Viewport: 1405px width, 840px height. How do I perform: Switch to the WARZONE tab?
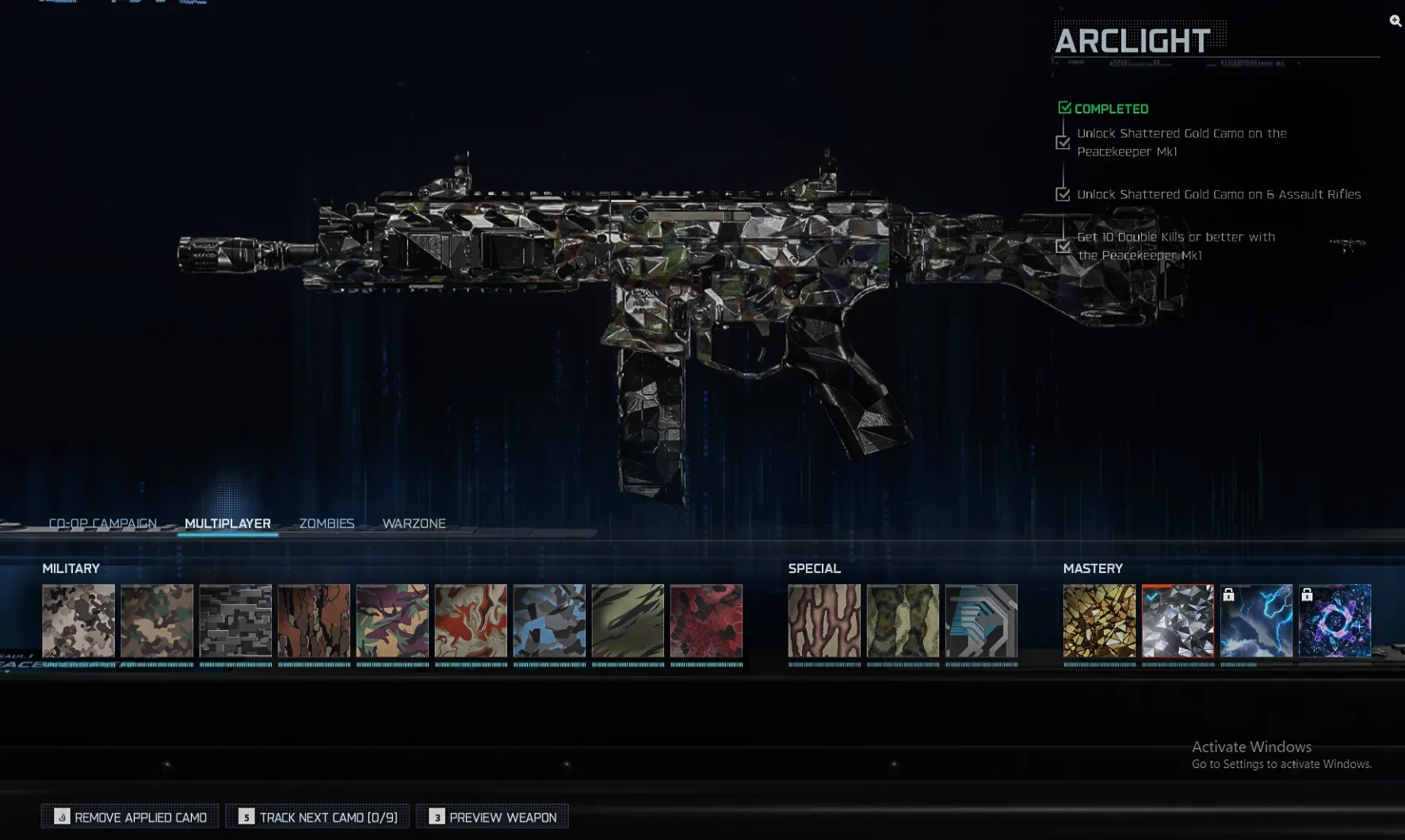414,523
